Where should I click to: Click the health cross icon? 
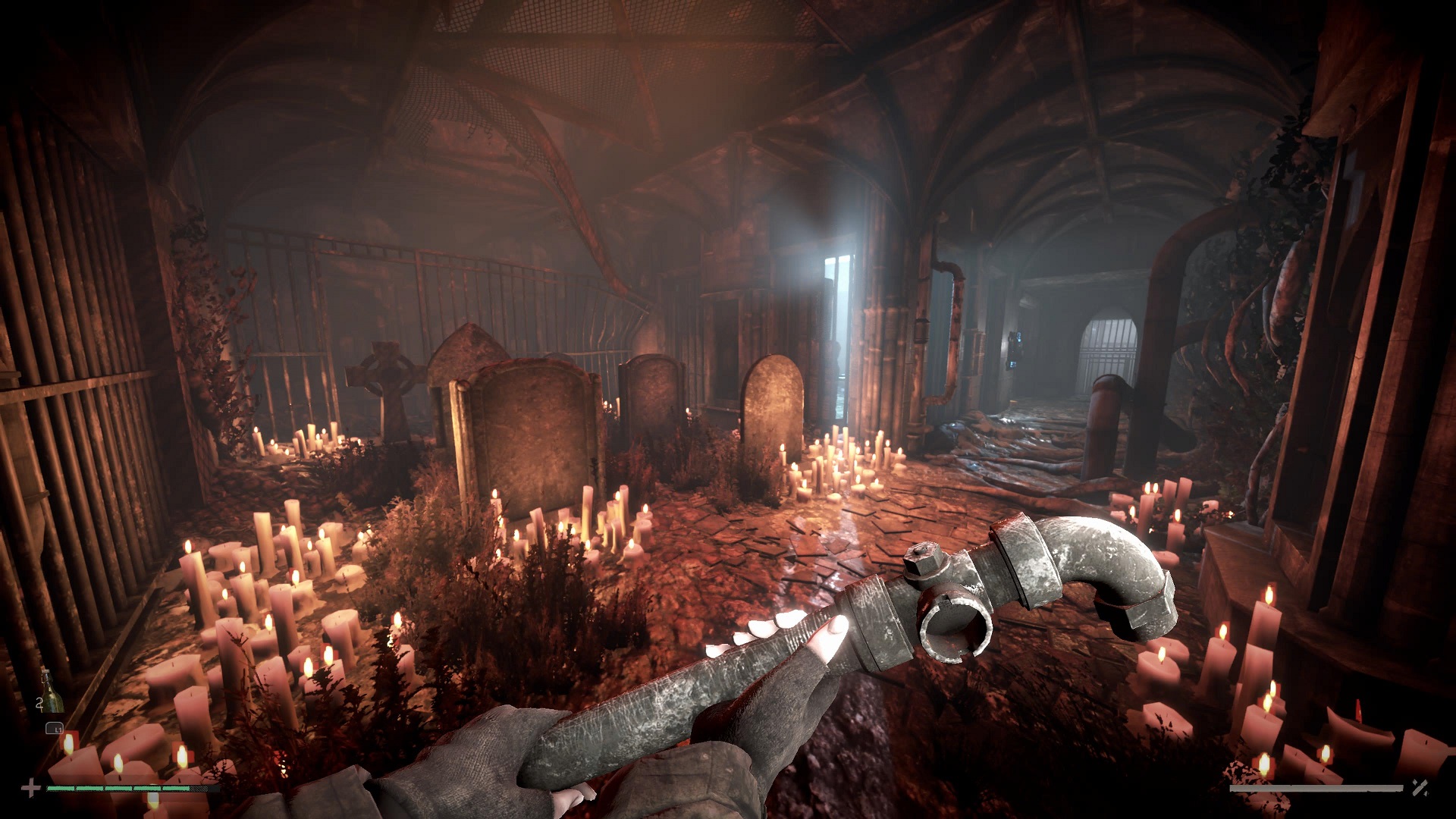30,789
